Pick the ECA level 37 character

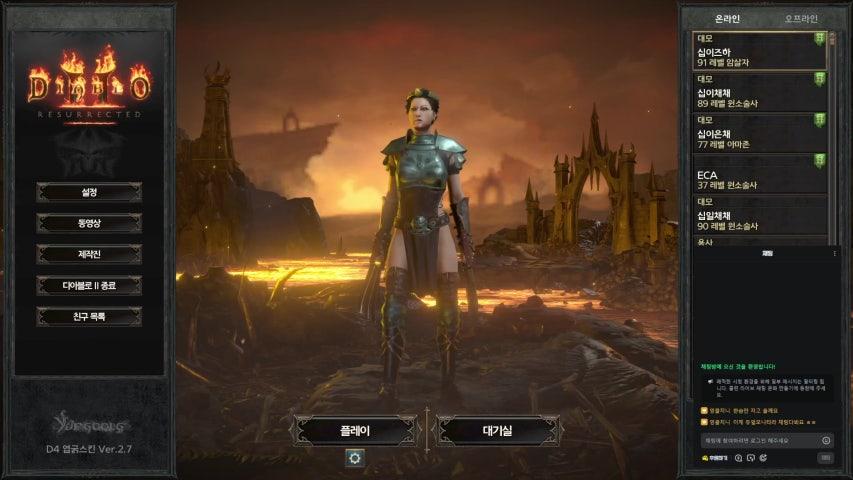(760, 175)
